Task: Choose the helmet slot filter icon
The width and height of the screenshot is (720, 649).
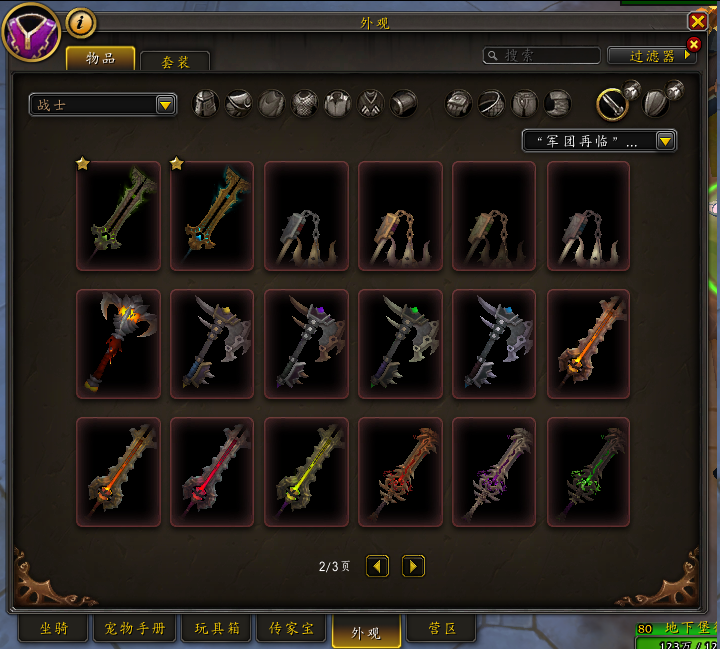Action: tap(205, 103)
